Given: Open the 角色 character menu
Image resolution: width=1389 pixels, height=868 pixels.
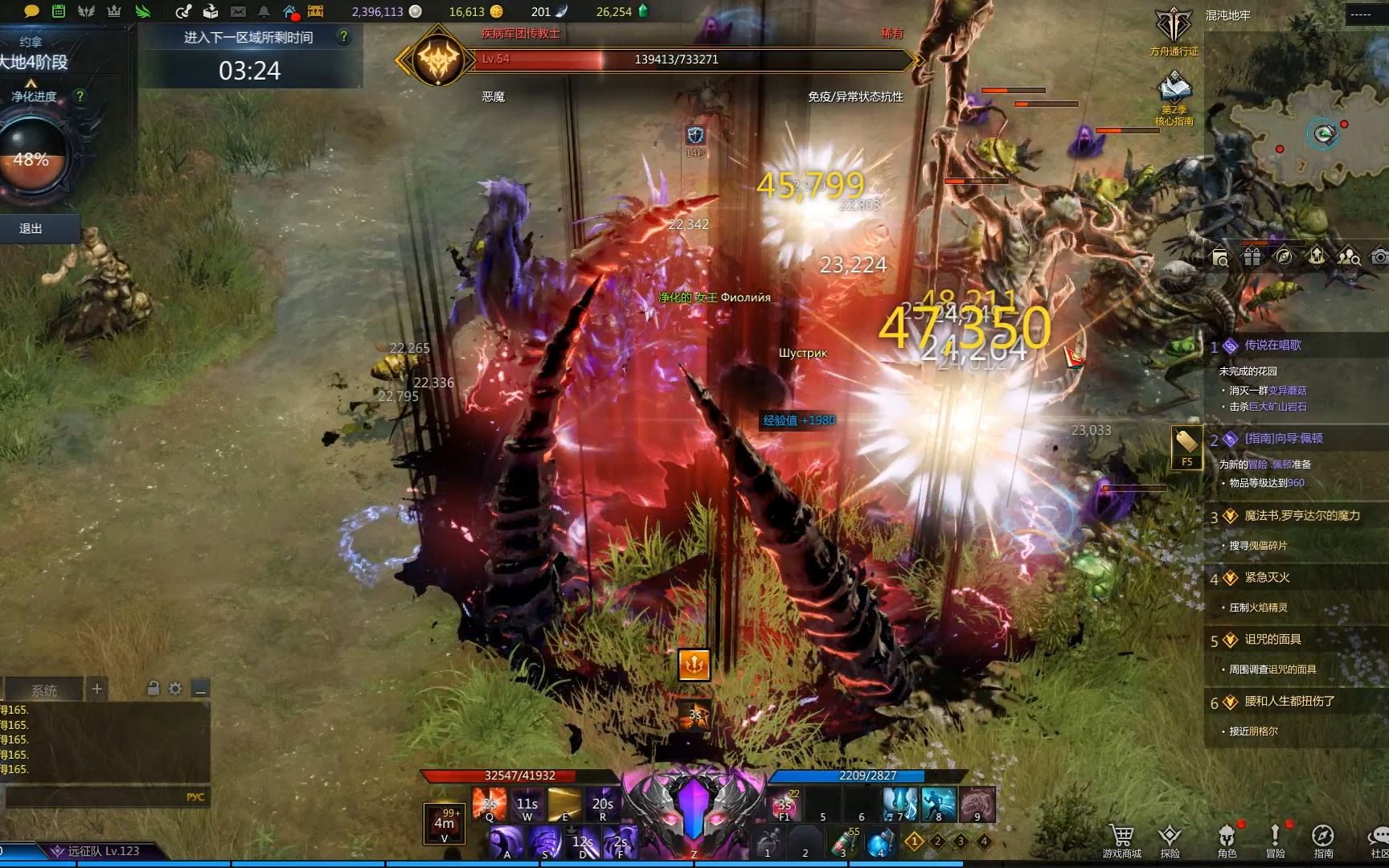Looking at the screenshot, I should (1227, 840).
